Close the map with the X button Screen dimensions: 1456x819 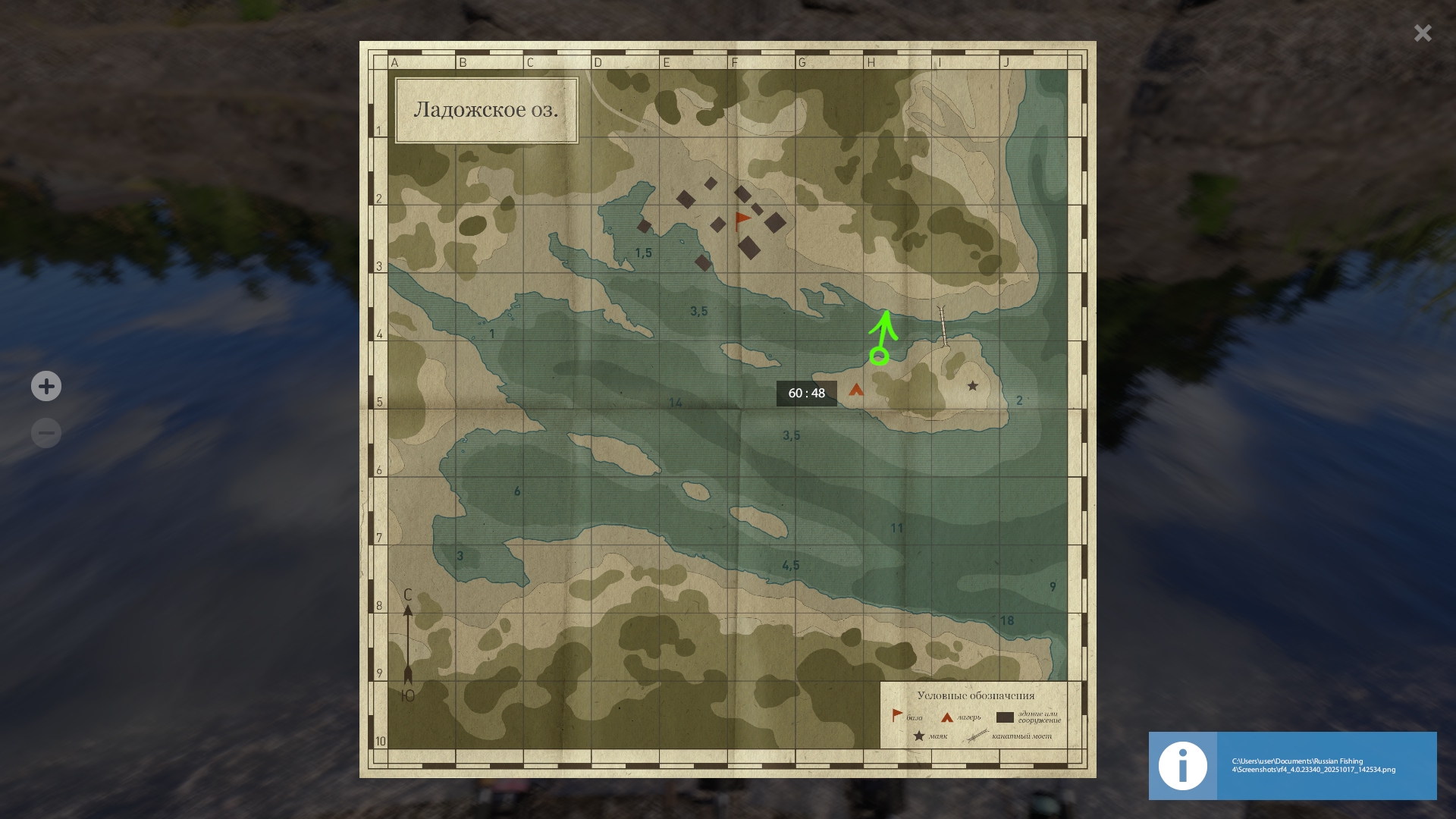tap(1422, 33)
